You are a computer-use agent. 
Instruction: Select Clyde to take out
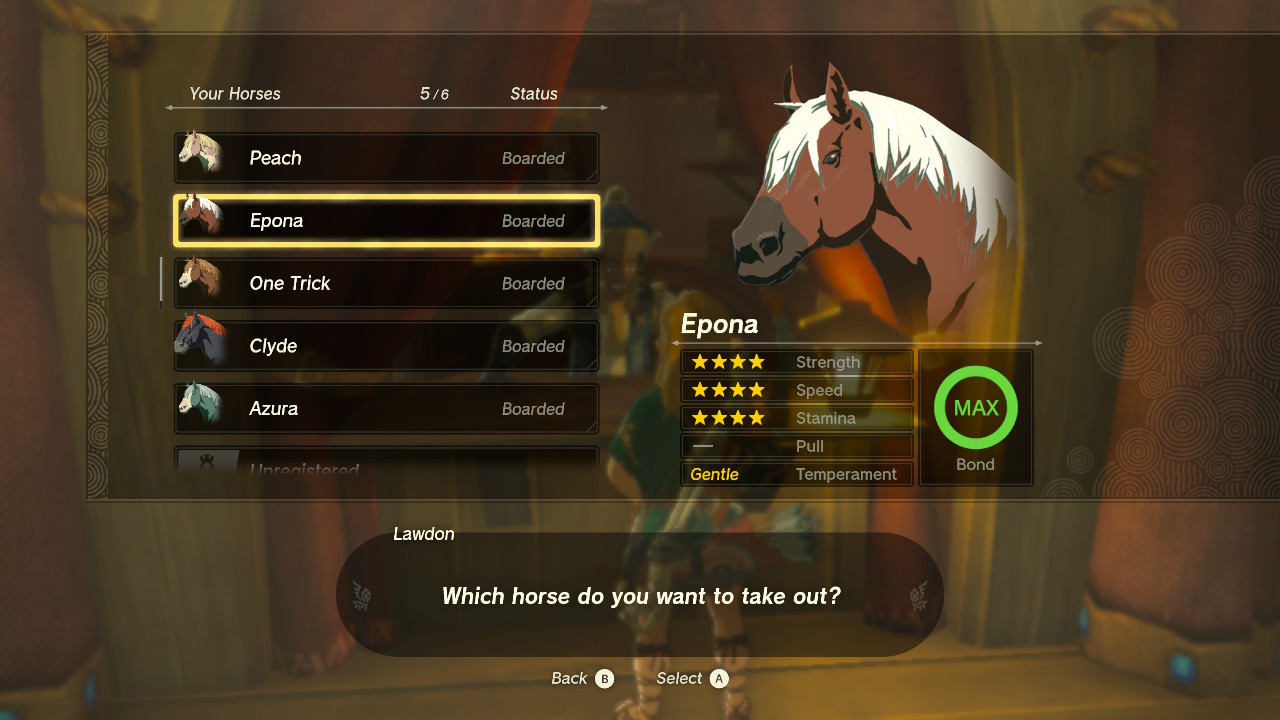tap(386, 346)
